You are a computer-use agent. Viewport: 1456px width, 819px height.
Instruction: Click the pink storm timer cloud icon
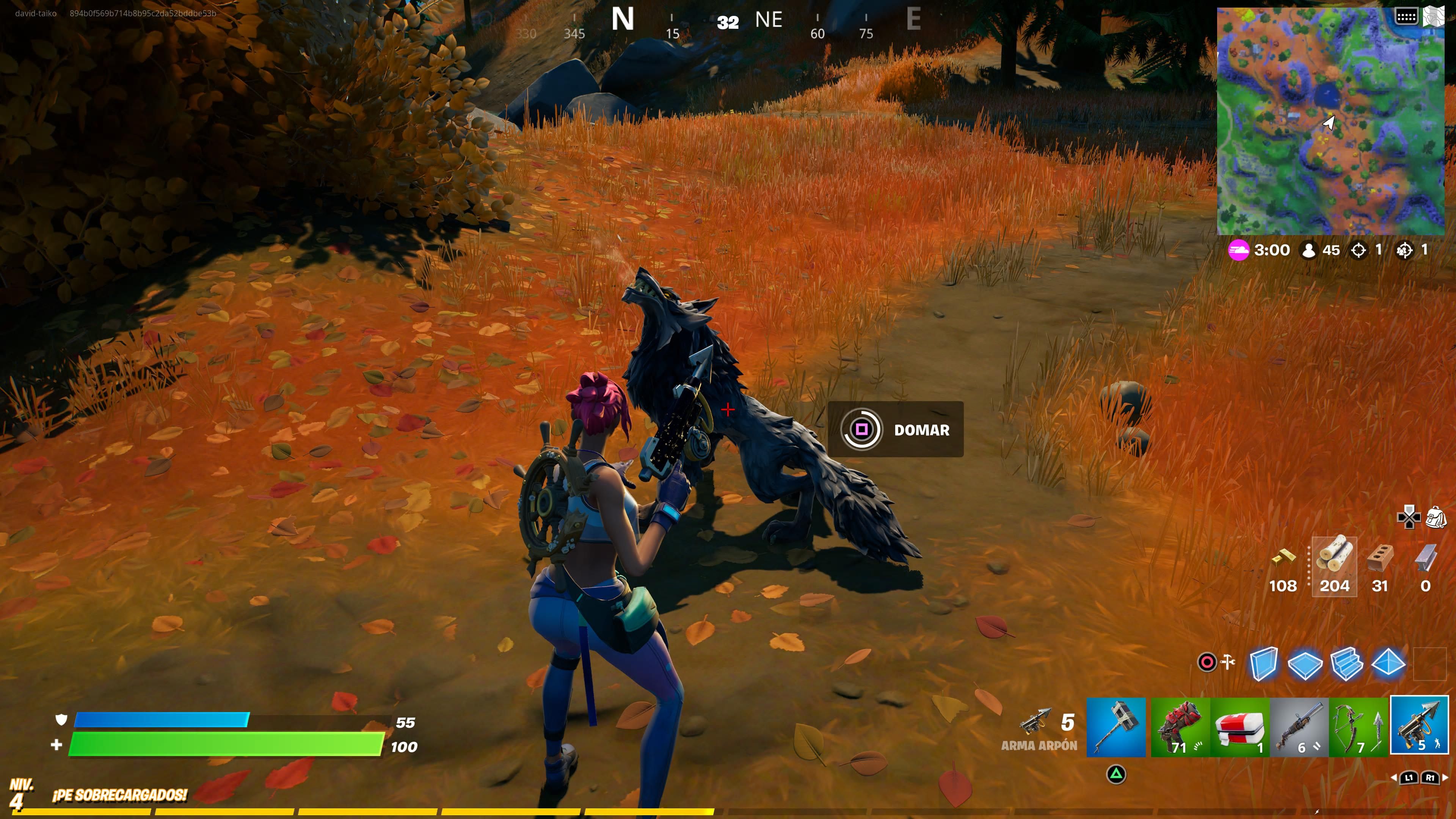1239,250
